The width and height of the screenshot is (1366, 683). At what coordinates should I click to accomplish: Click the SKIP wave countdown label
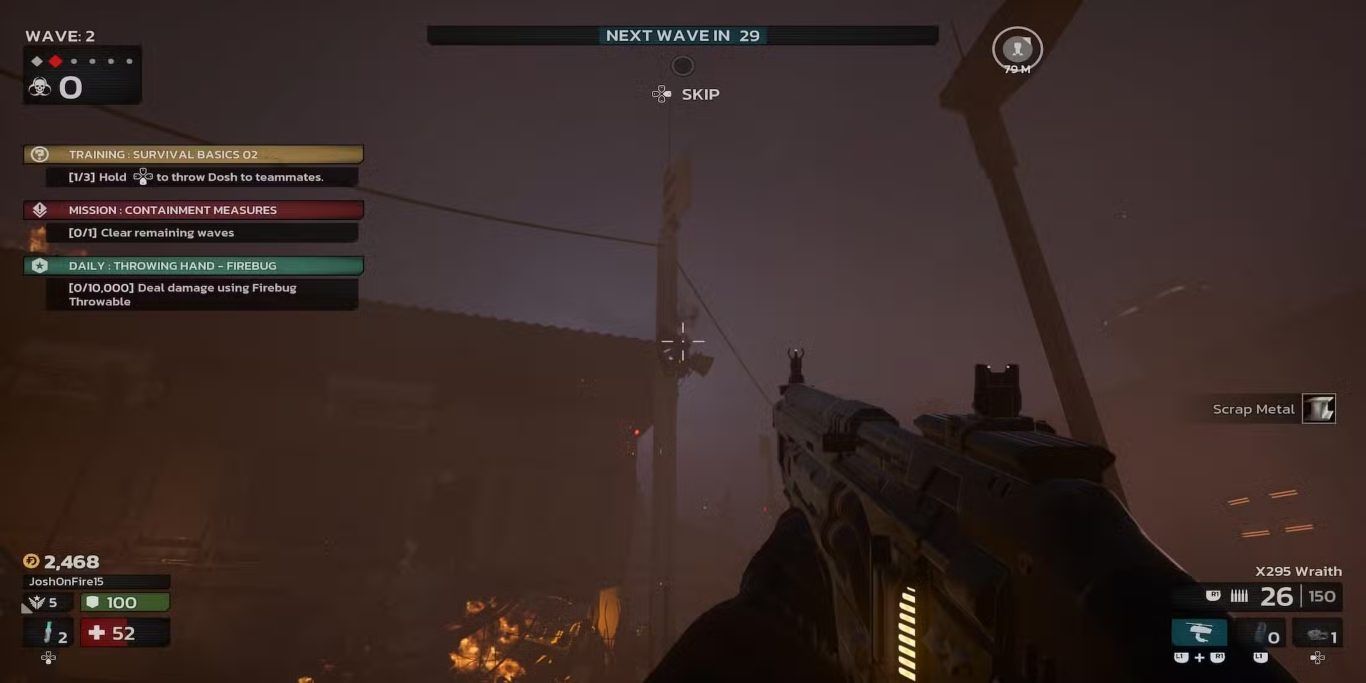[x=699, y=94]
